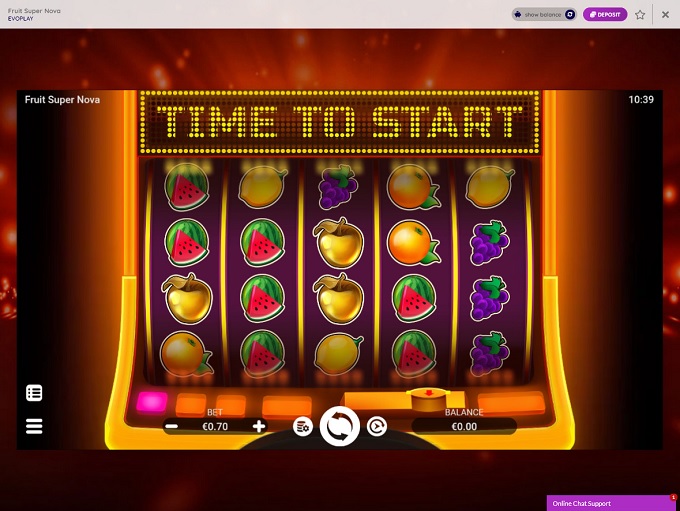Toggle the show balance control

coord(545,14)
